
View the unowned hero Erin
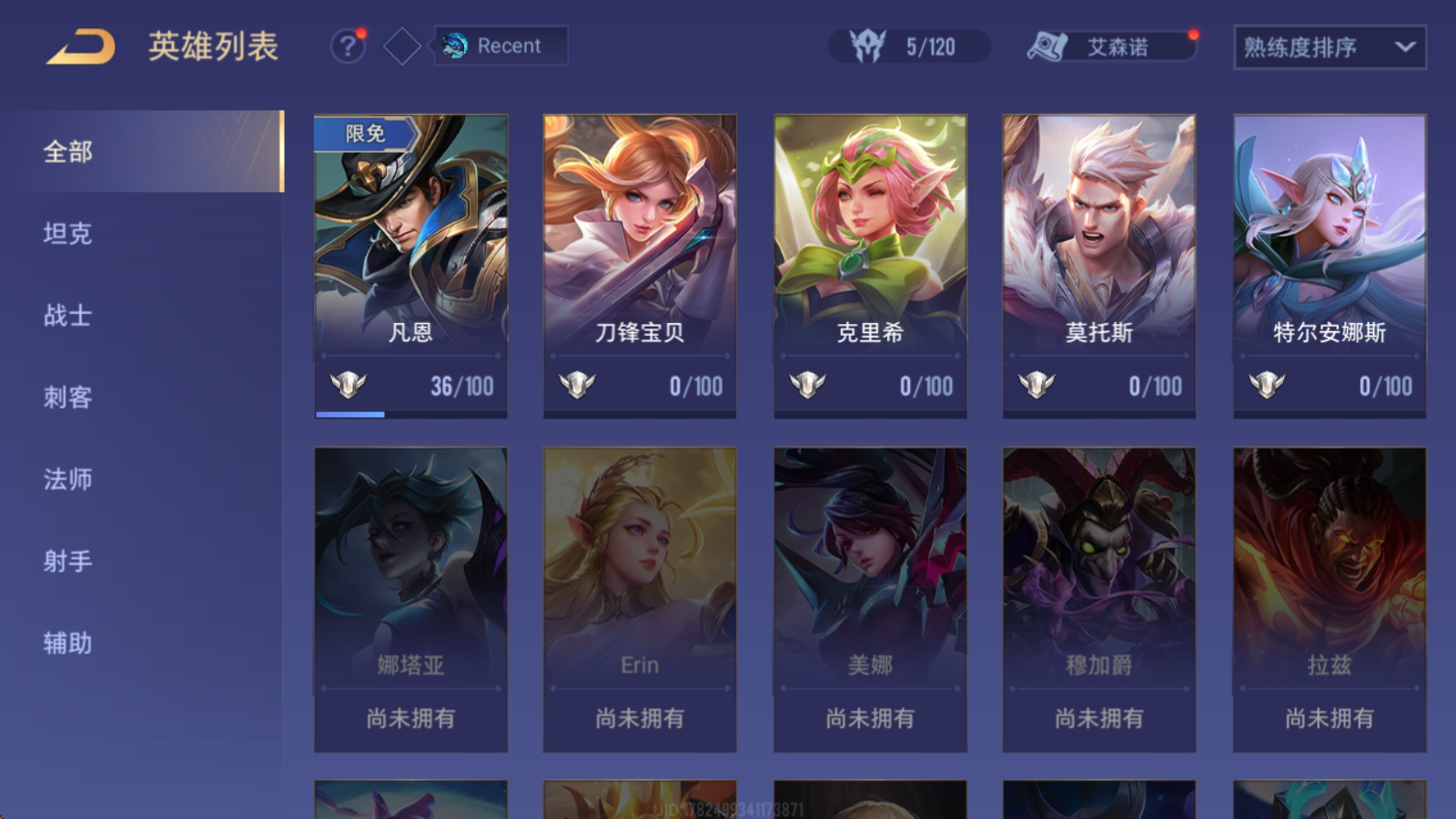pyautogui.click(x=640, y=598)
